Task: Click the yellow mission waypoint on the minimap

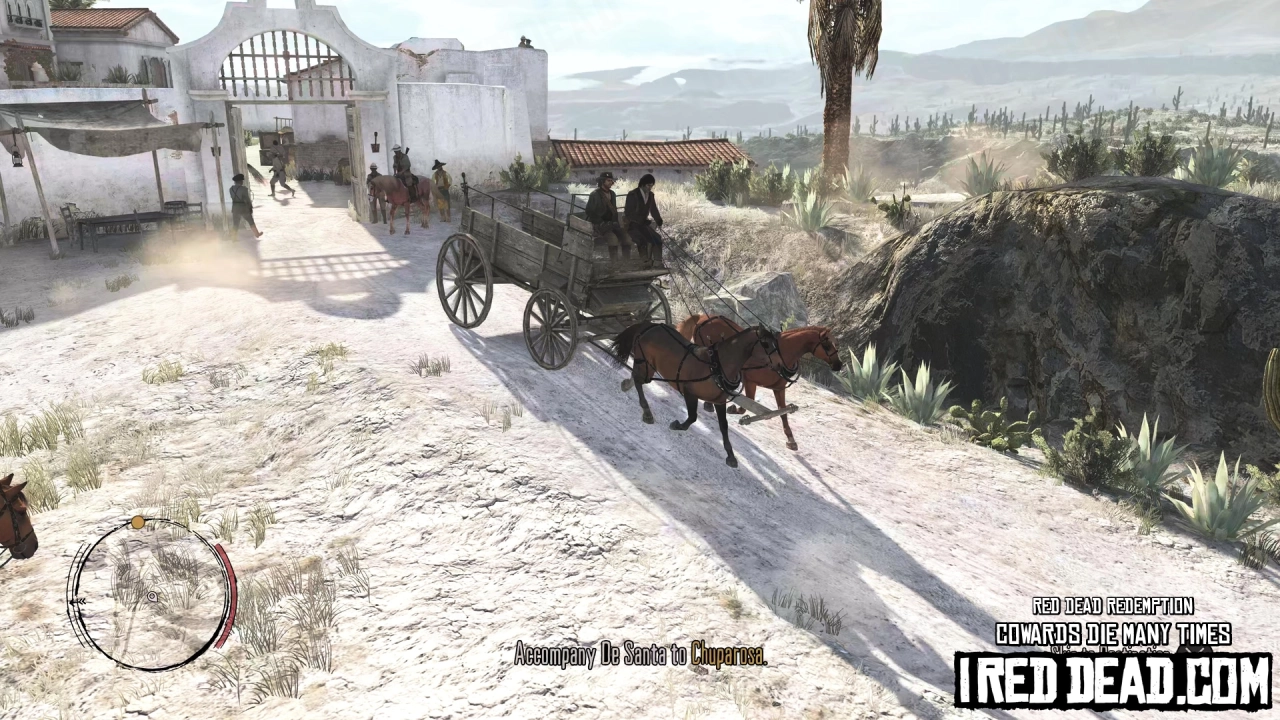Action: pyautogui.click(x=137, y=521)
